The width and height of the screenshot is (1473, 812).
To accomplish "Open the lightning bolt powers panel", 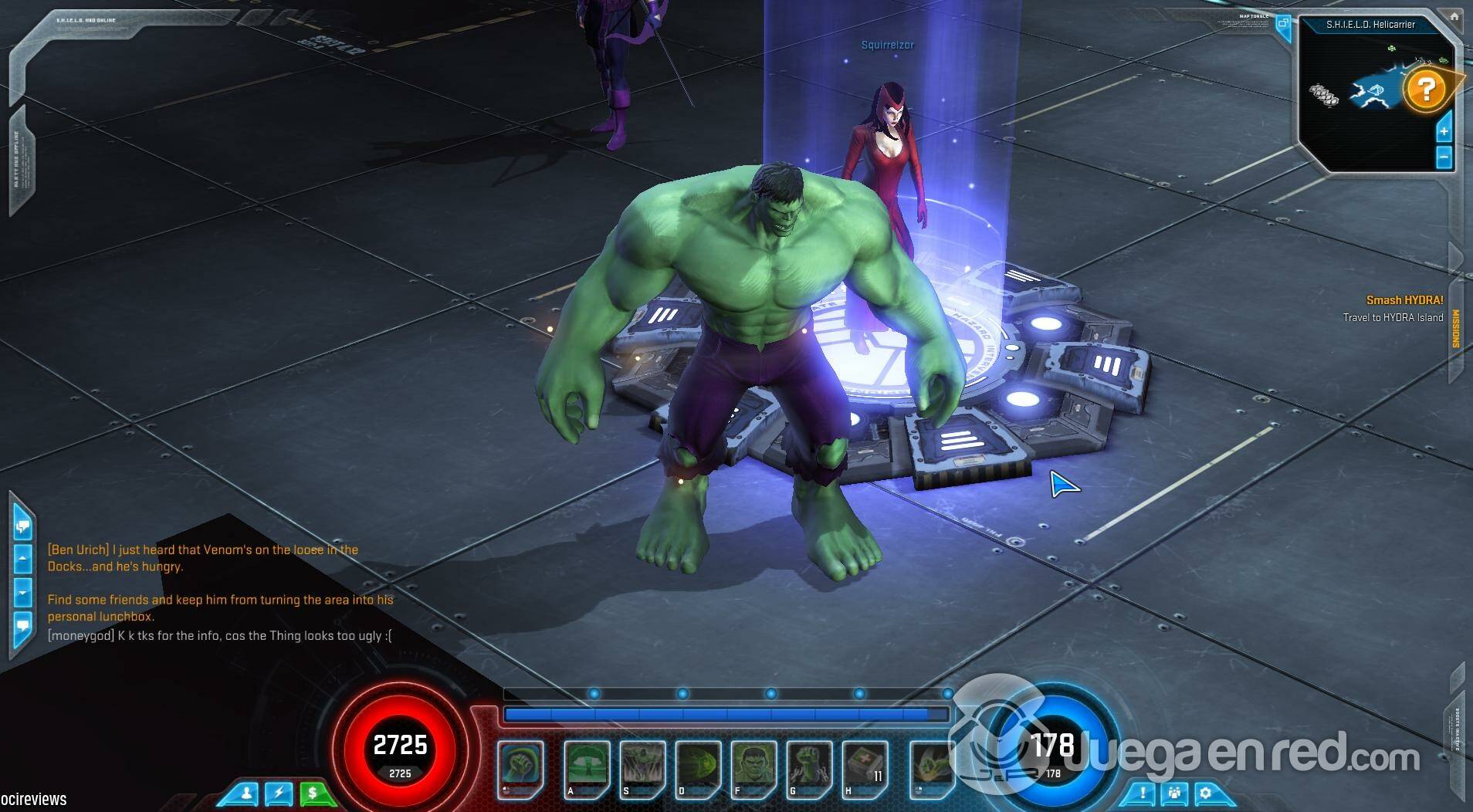I will (x=279, y=793).
